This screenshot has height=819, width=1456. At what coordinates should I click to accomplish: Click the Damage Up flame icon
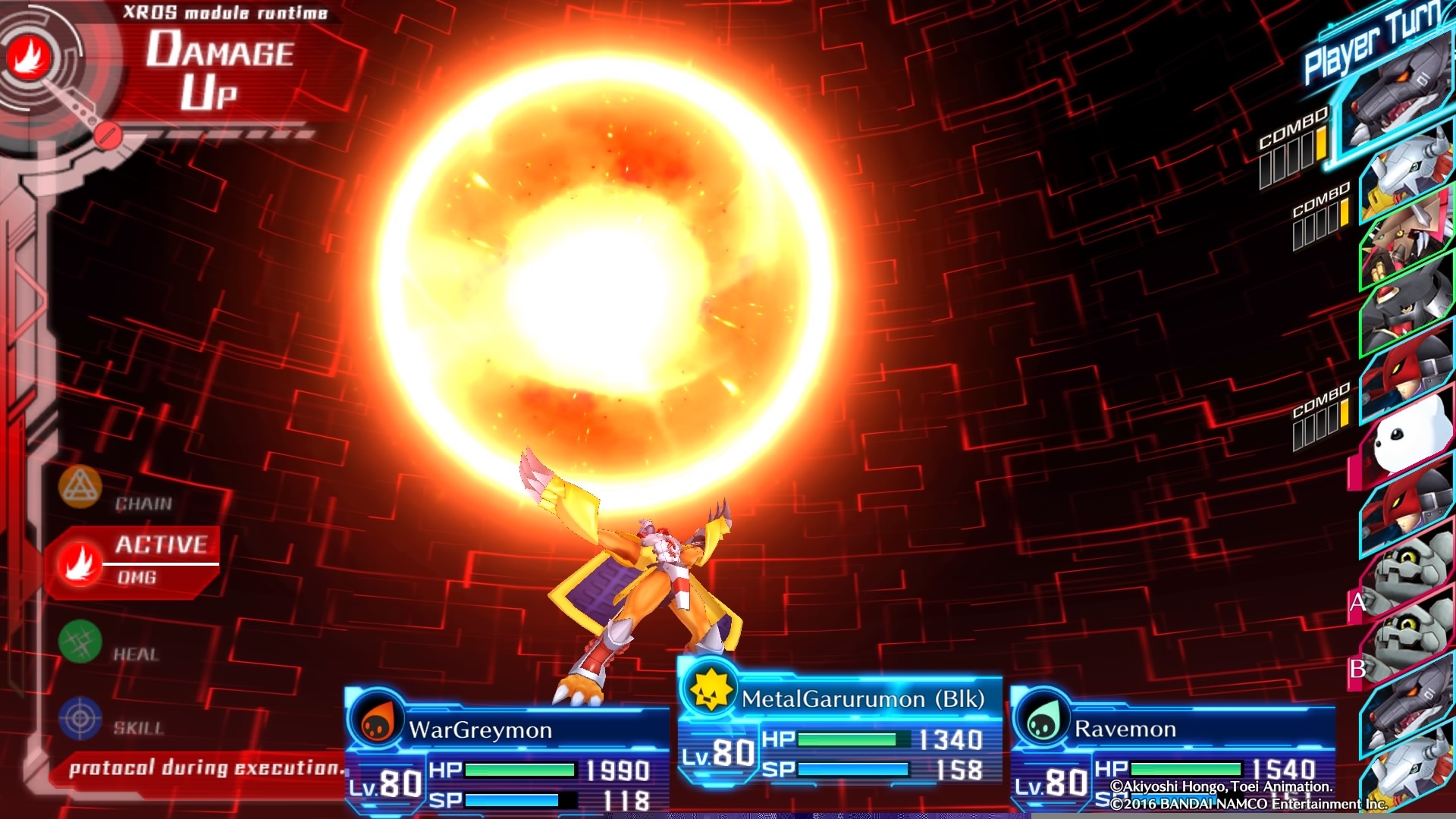coord(30,57)
